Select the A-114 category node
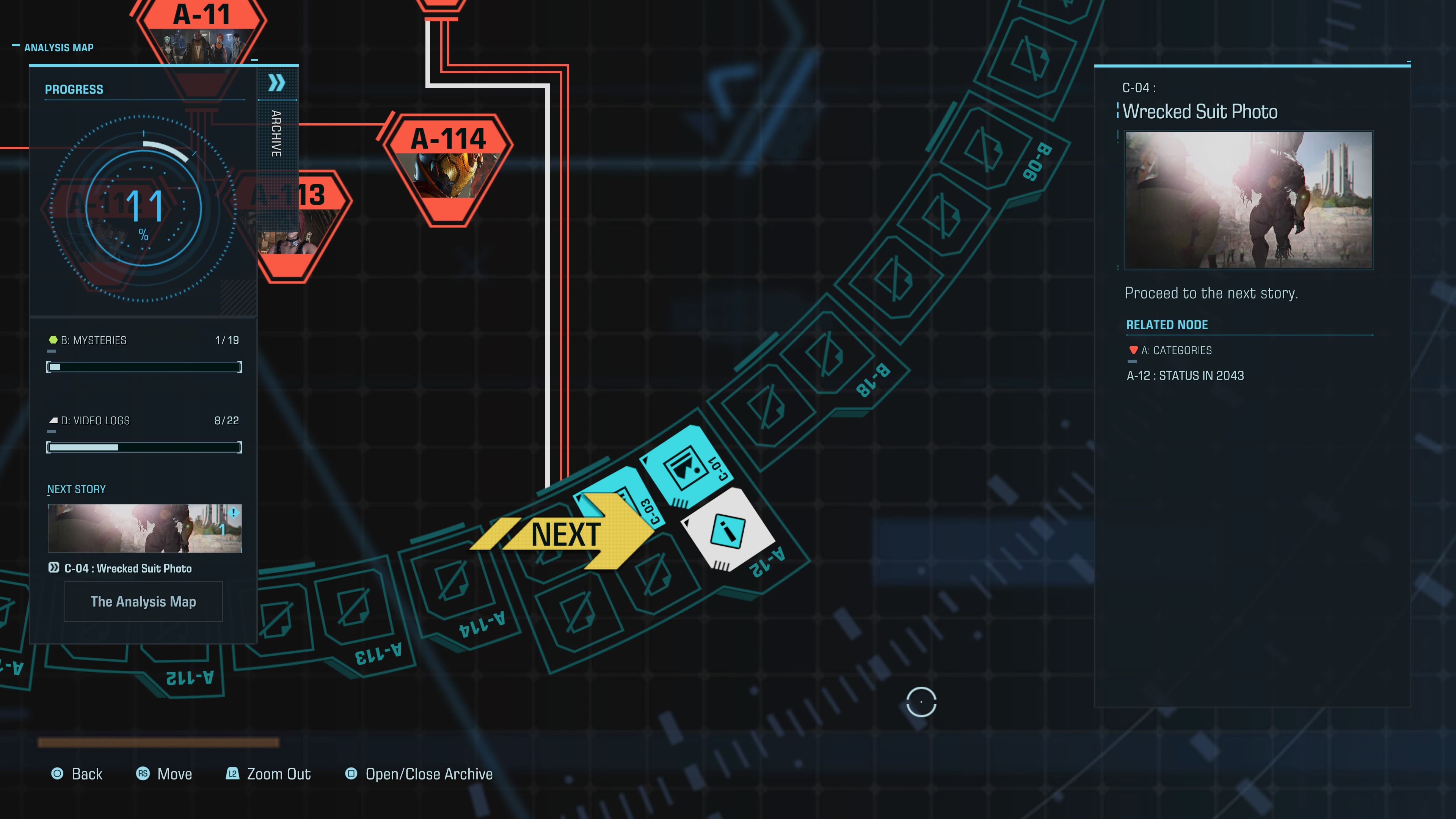The width and height of the screenshot is (1456, 819). 449,168
